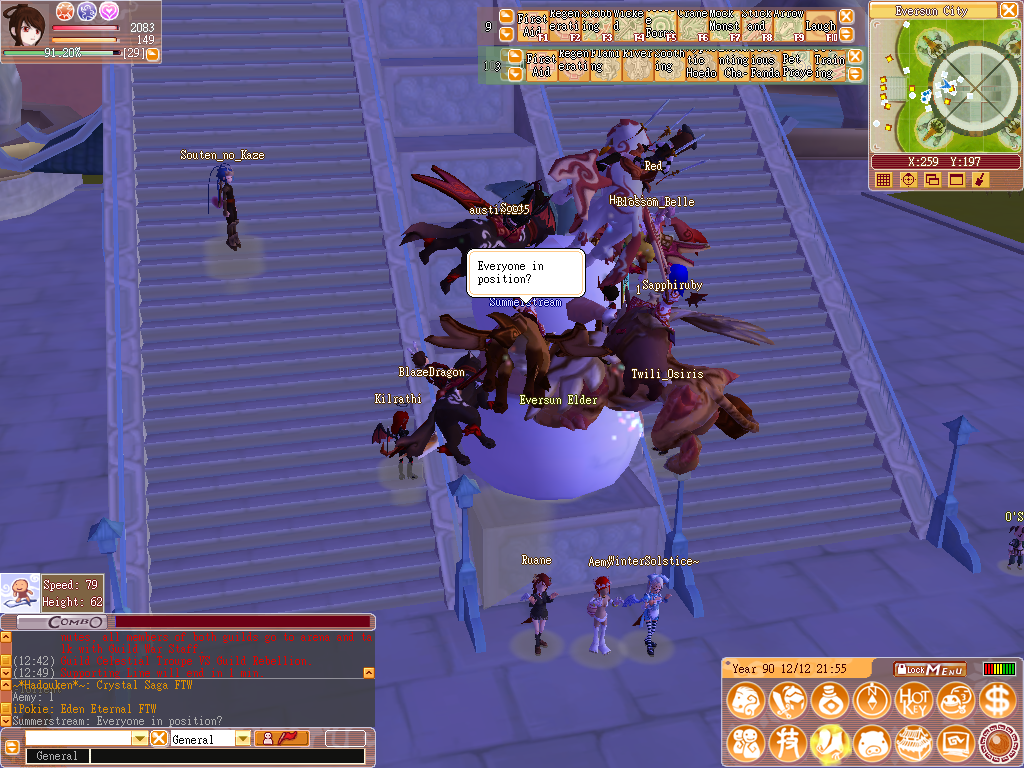Open the compass navigation icon
The image size is (1024, 768).
point(871,700)
